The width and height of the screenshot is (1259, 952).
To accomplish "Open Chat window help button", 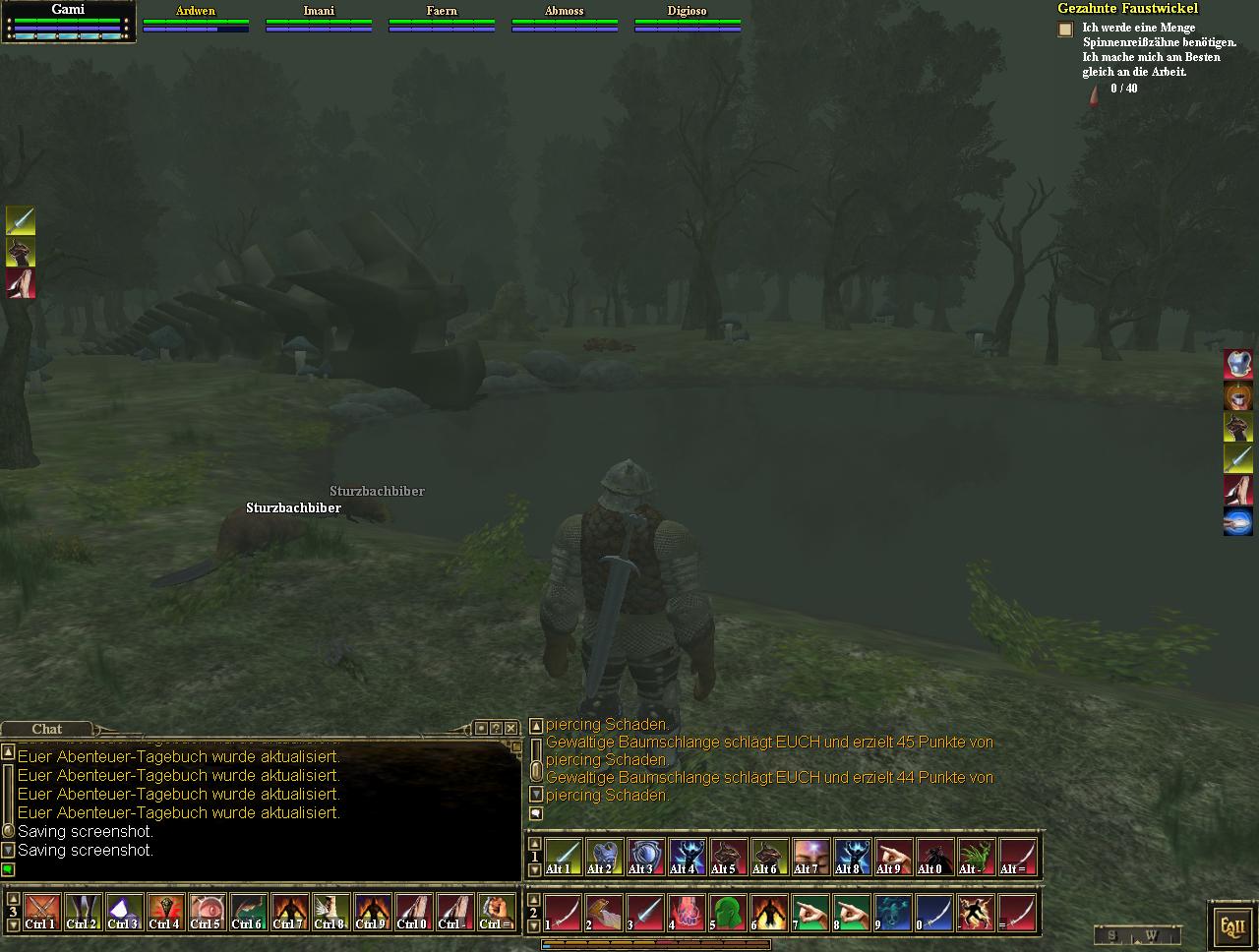I will pyautogui.click(x=496, y=728).
